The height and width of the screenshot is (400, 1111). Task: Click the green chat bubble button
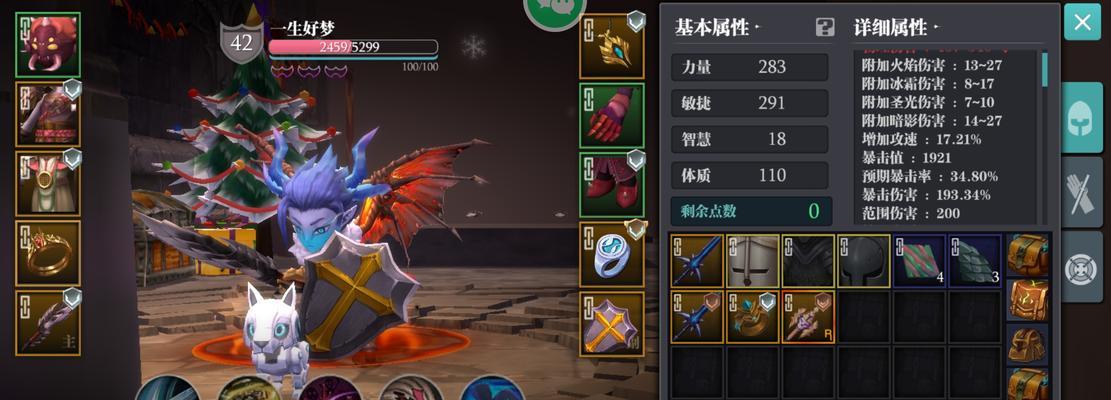555,10
